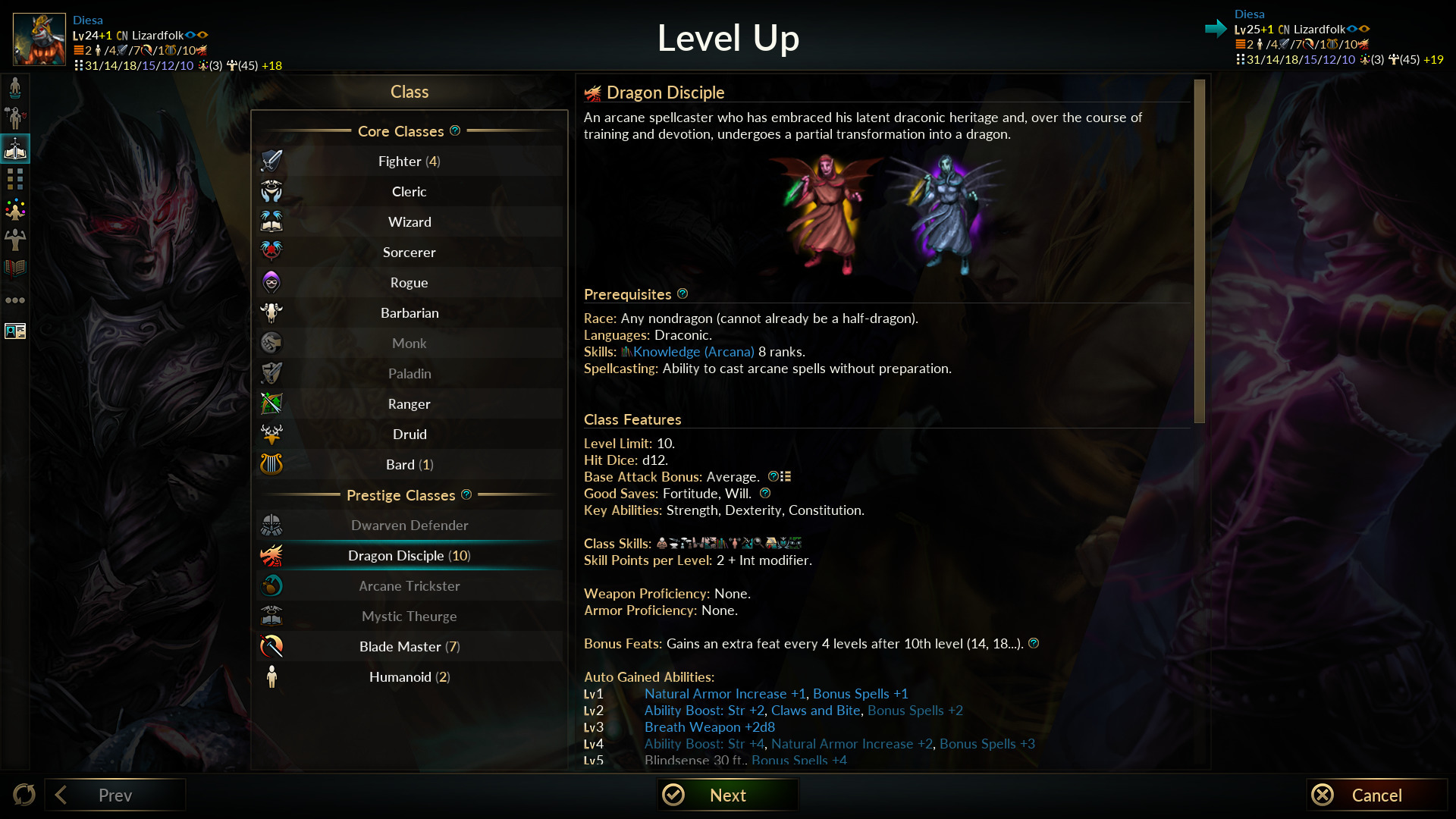Open the skills grid panel
Image resolution: width=1456 pixels, height=819 pixels.
pyautogui.click(x=15, y=180)
